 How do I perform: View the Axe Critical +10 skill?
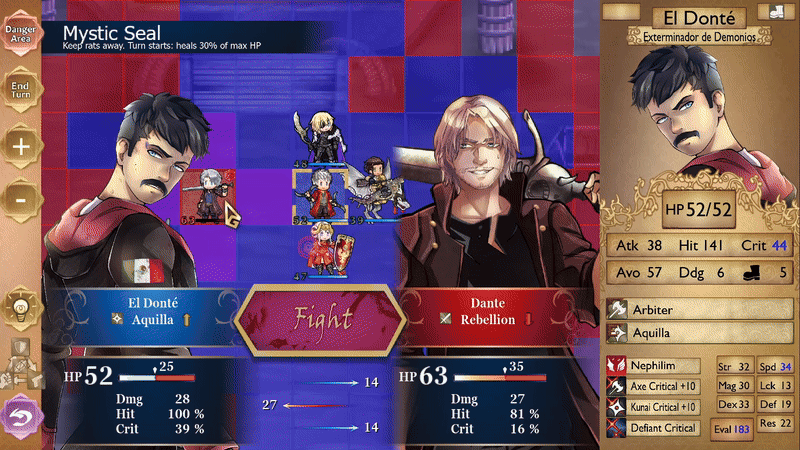(655, 386)
